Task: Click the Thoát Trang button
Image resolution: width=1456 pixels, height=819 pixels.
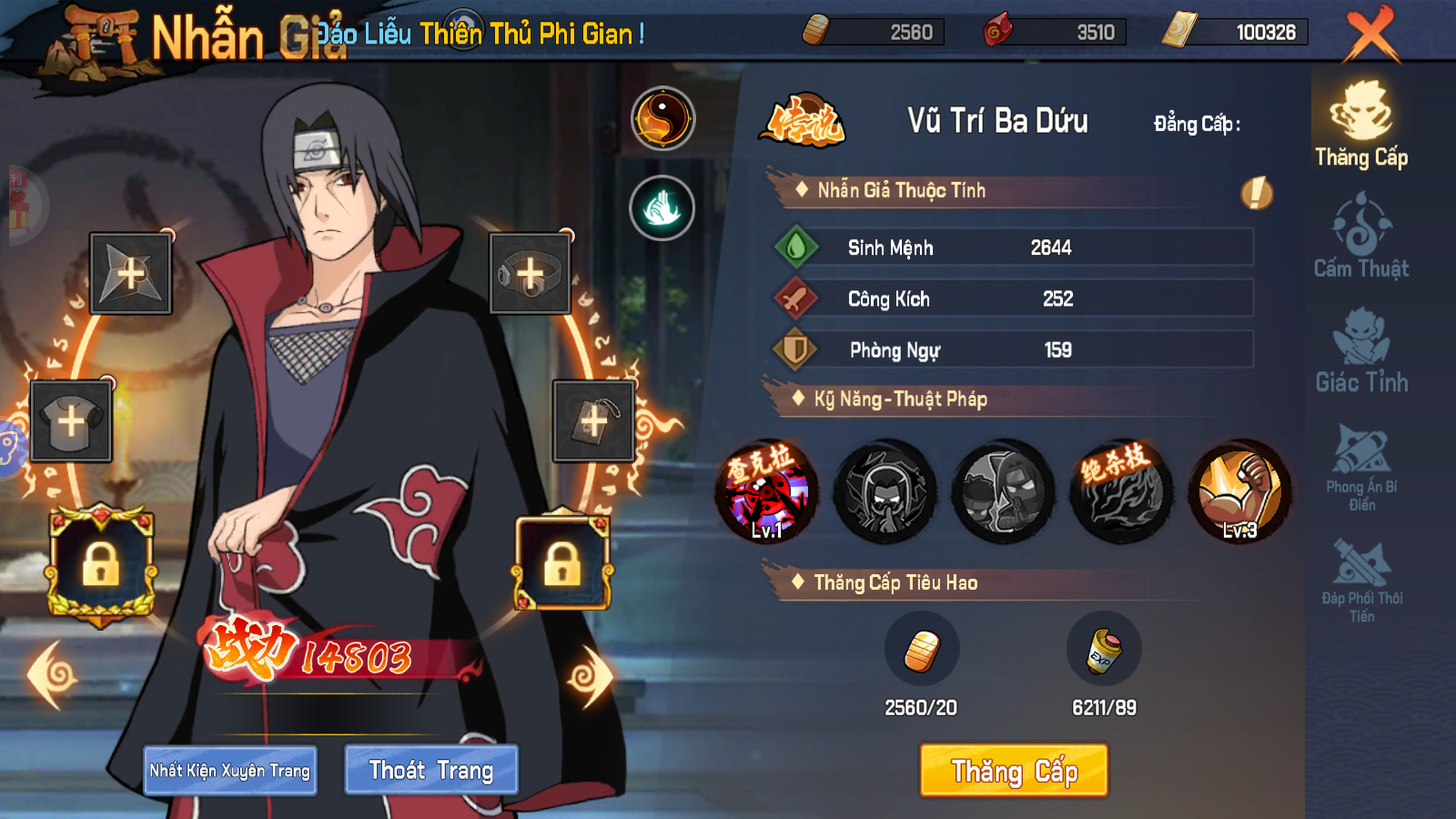Action: (430, 769)
